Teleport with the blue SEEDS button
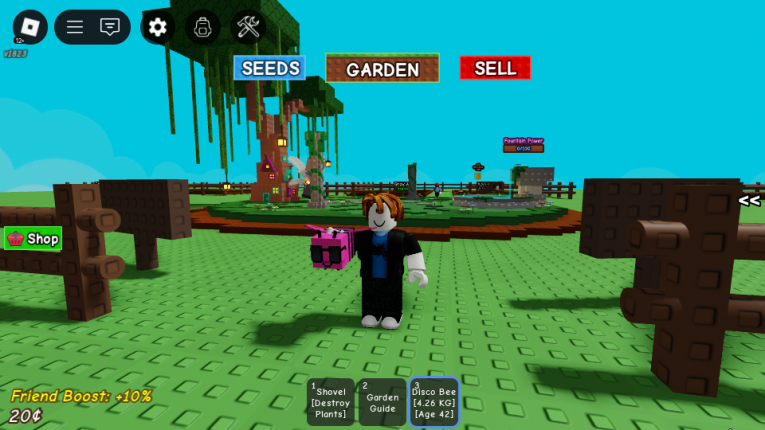 [x=270, y=68]
